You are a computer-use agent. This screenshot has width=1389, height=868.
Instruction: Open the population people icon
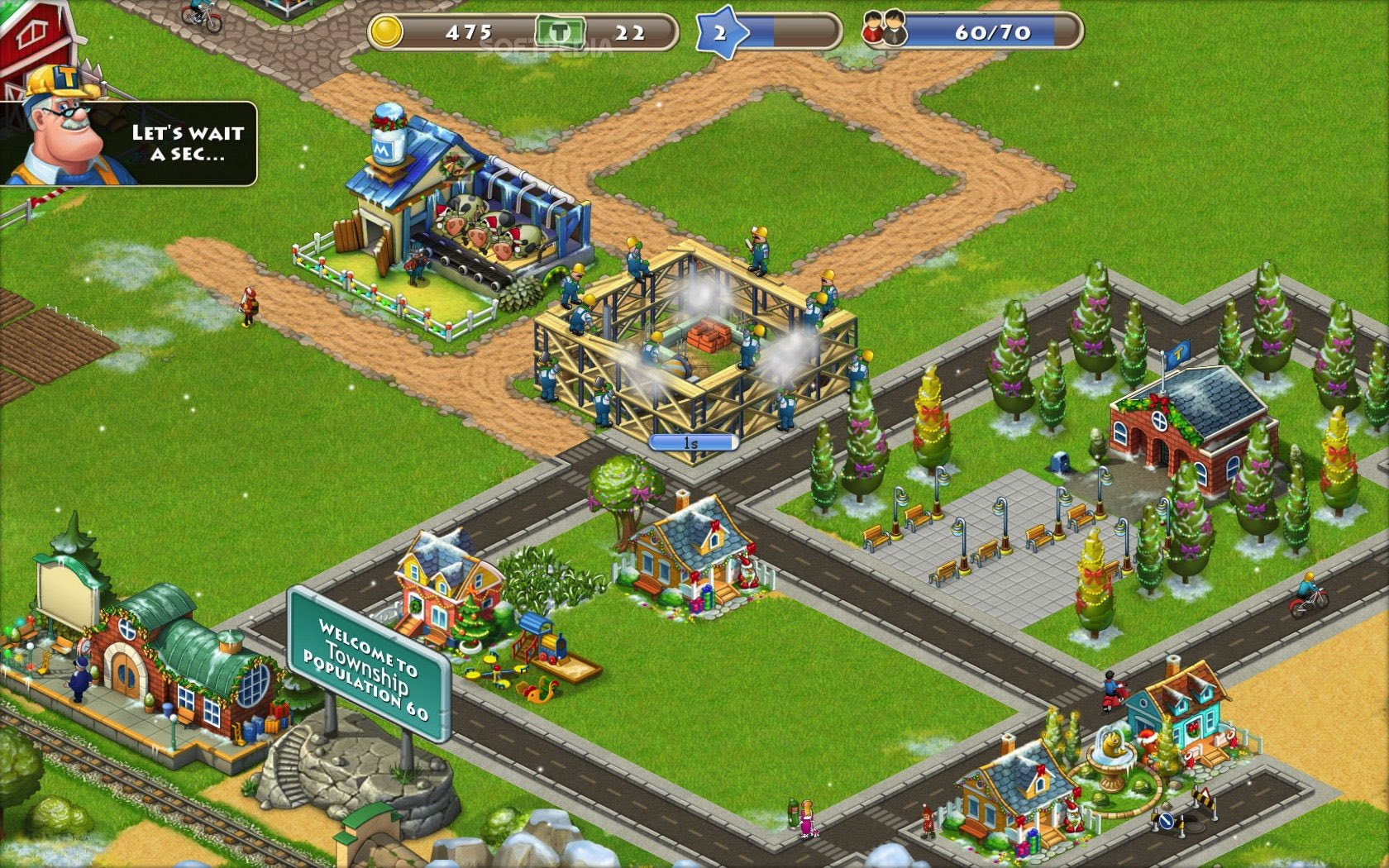coord(884,31)
